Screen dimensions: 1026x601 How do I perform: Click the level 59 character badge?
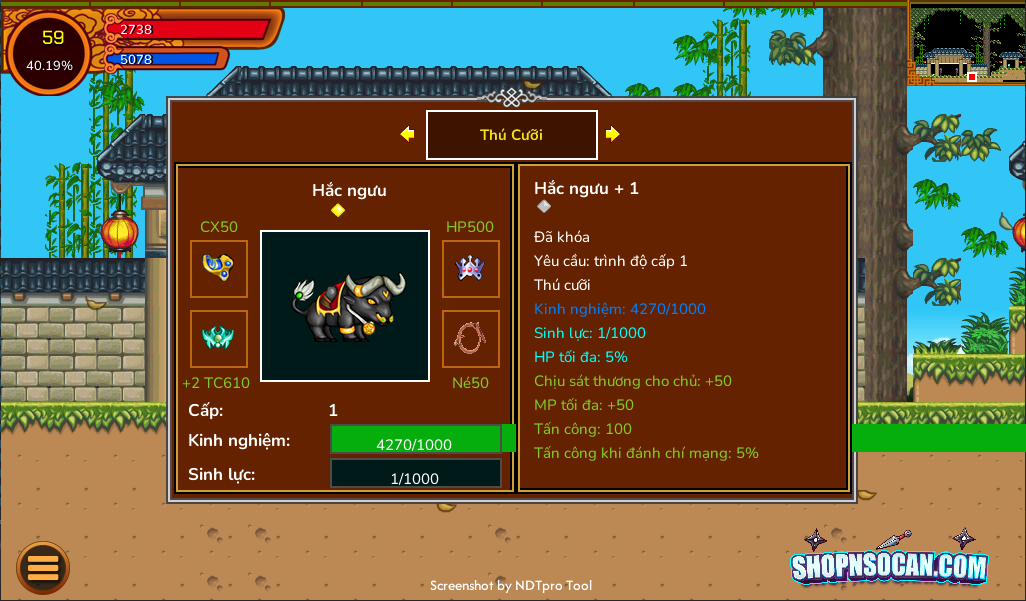50,51
